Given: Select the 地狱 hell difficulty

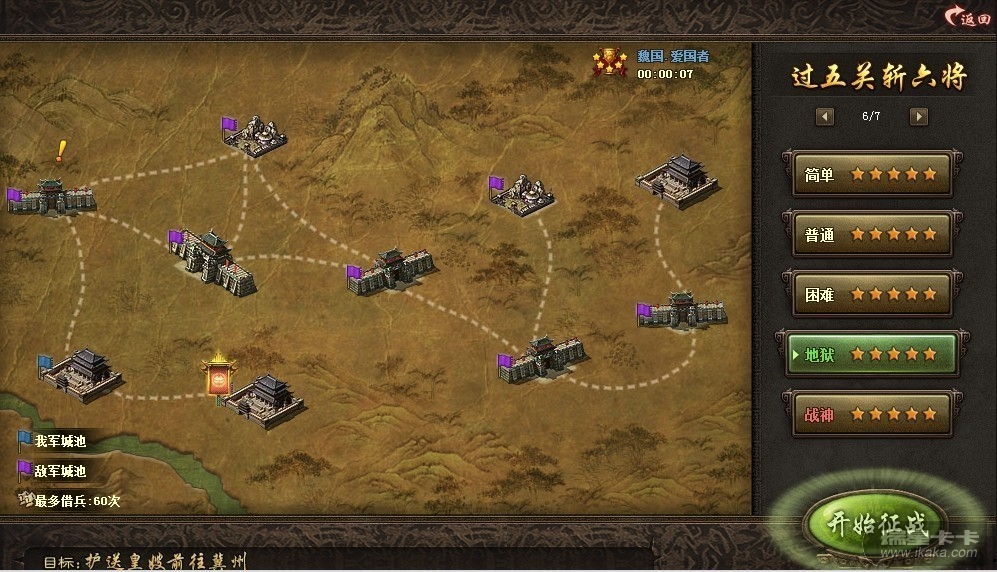Looking at the screenshot, I should (867, 354).
